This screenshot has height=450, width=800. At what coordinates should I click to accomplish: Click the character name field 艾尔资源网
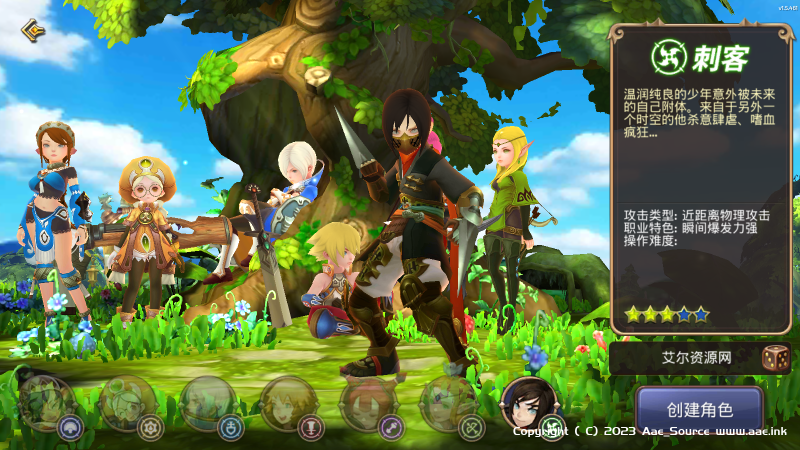[x=682, y=359]
